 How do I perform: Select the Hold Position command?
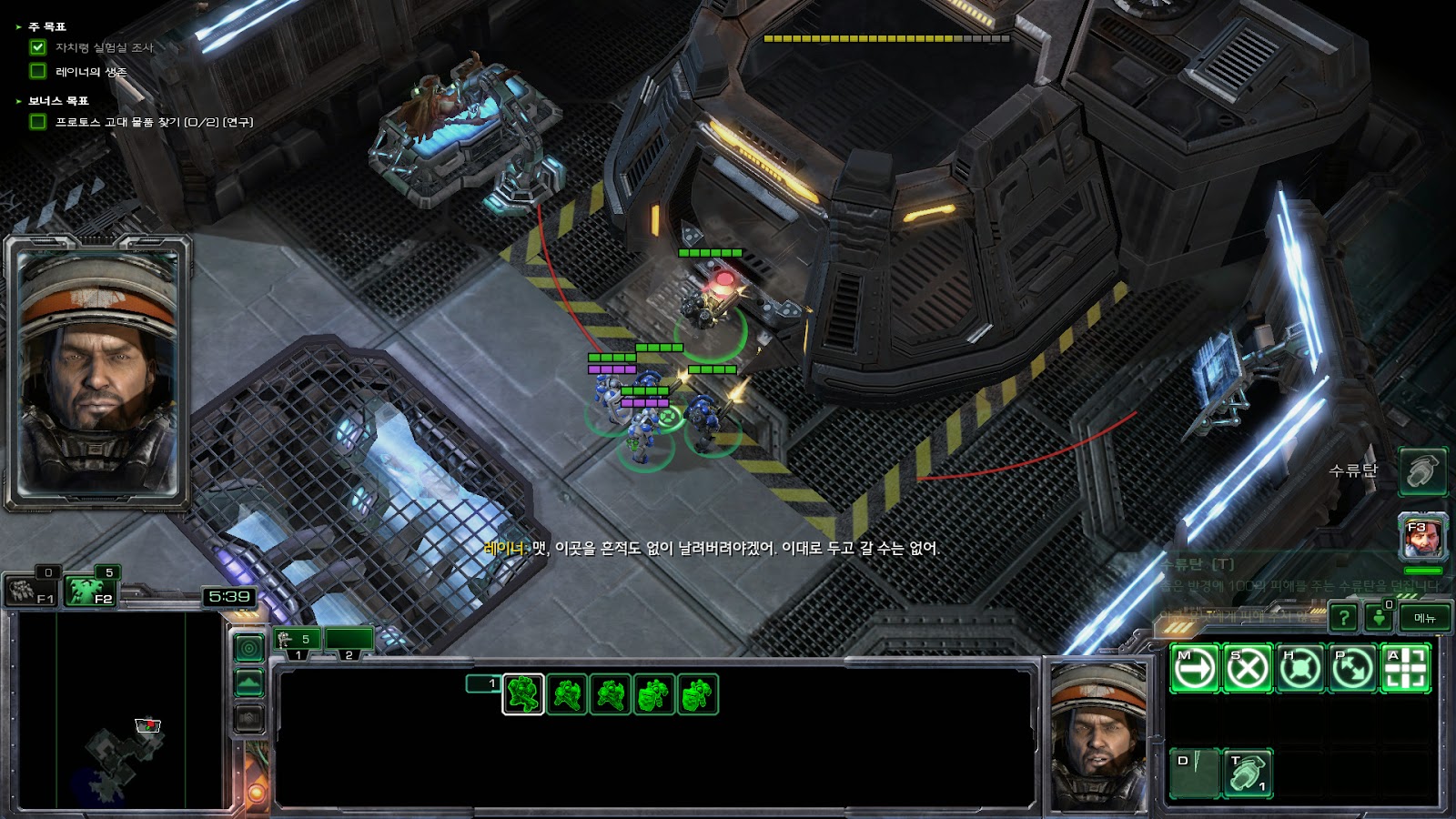click(x=1299, y=669)
